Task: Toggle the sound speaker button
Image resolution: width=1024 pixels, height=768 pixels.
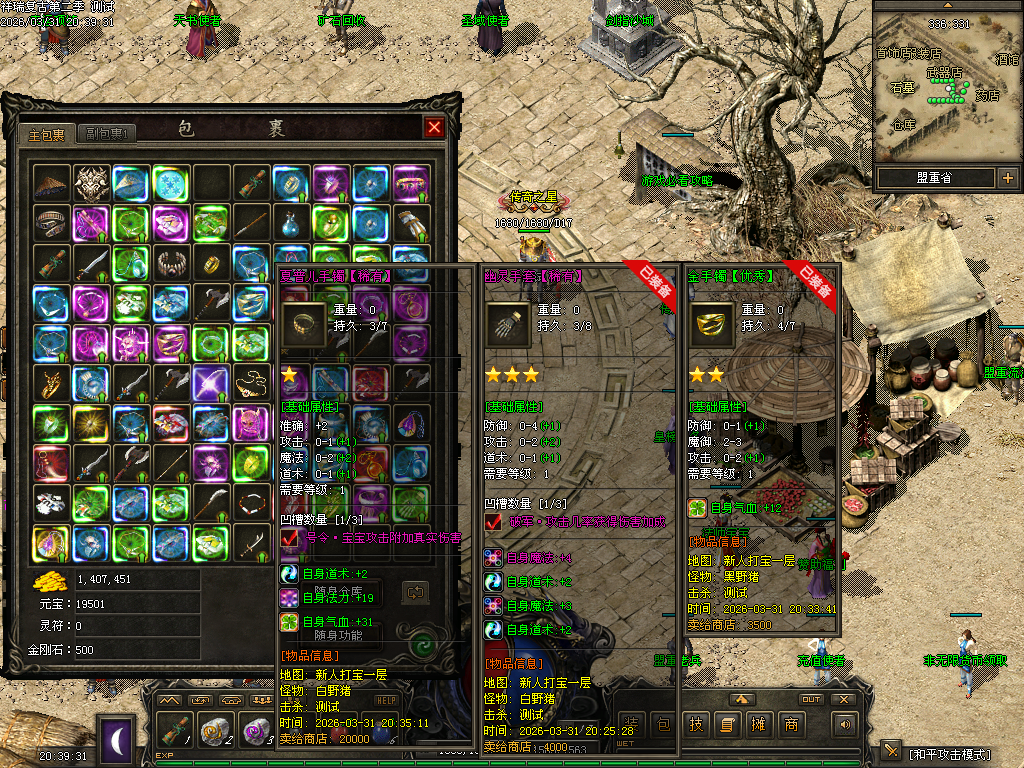Action: point(846,725)
